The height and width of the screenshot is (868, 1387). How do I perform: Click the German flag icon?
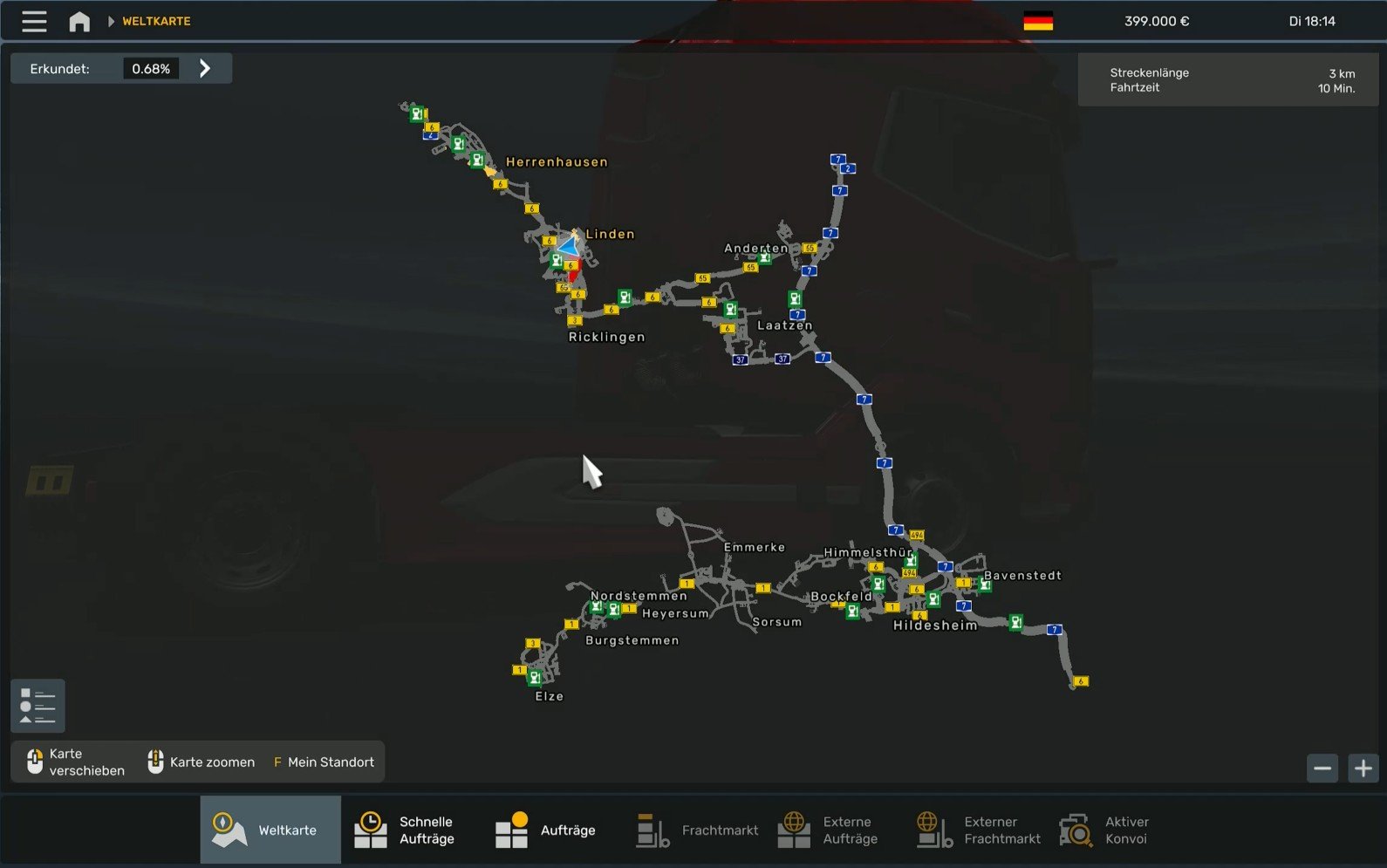(1038, 20)
